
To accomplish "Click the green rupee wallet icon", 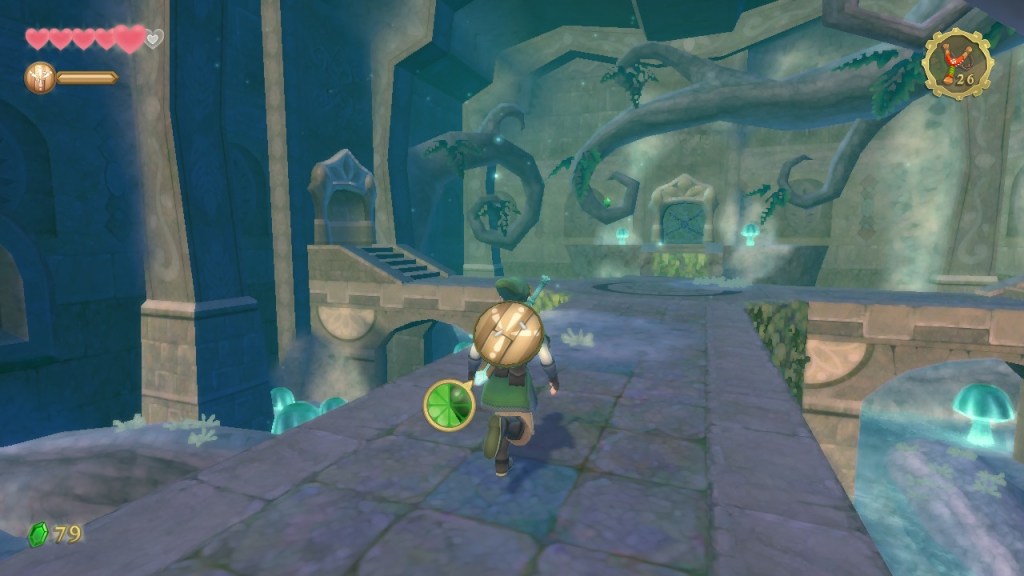I will [39, 534].
